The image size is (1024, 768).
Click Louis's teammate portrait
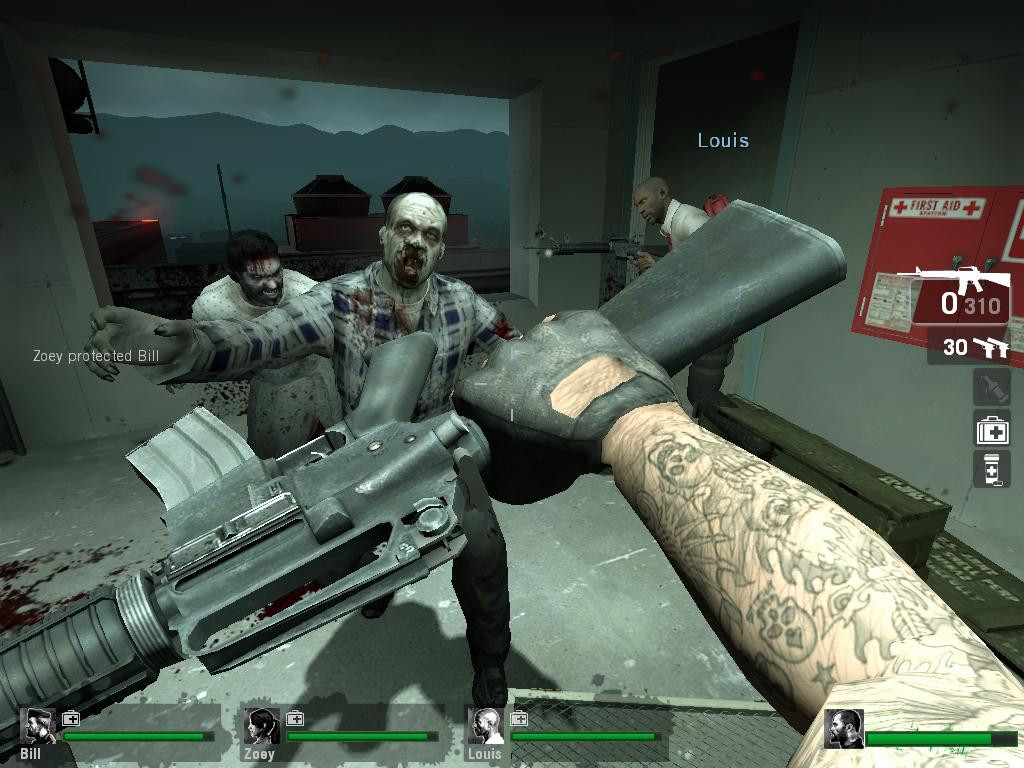[x=486, y=726]
